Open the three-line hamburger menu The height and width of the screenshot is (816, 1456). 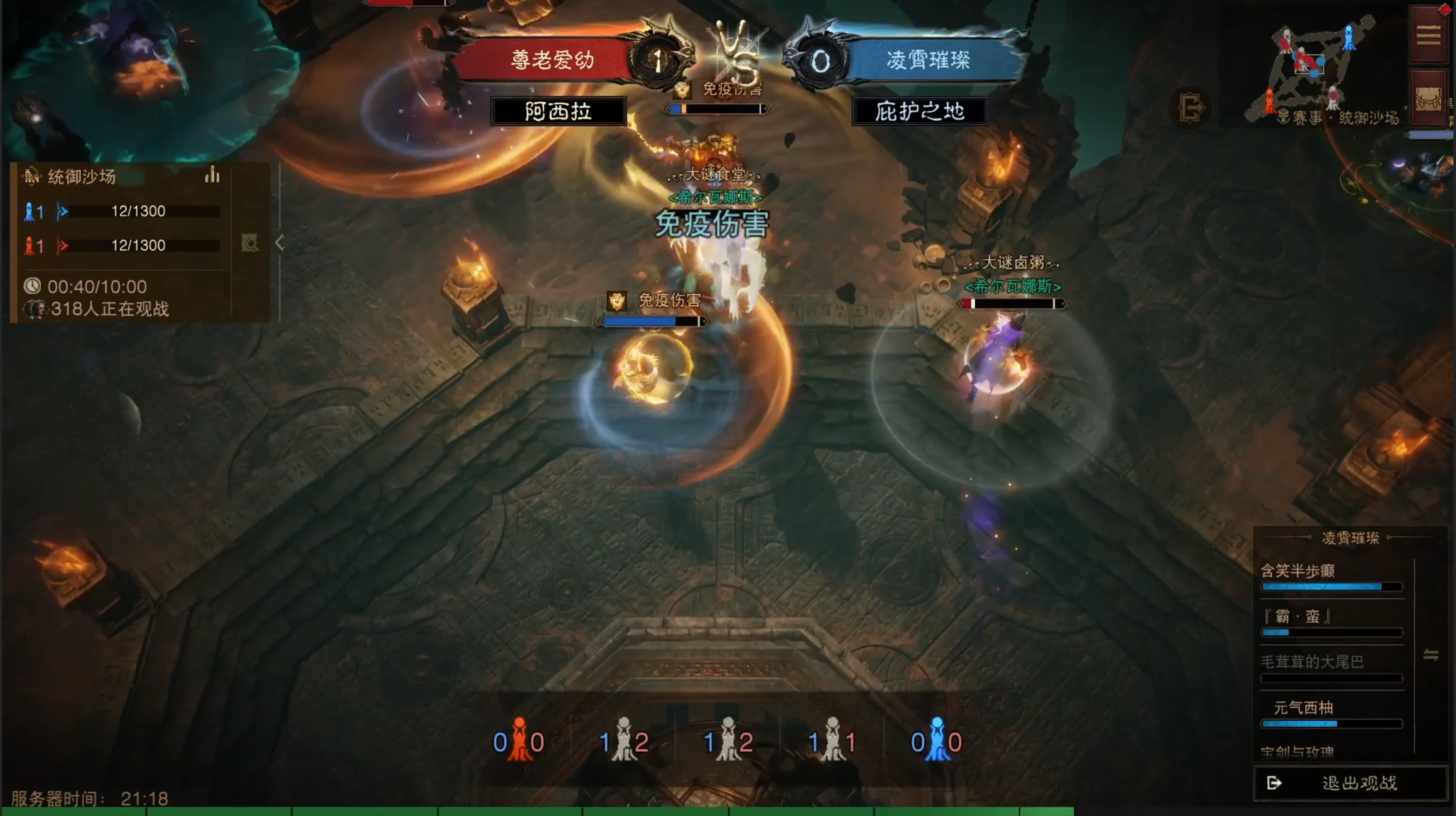1428,35
